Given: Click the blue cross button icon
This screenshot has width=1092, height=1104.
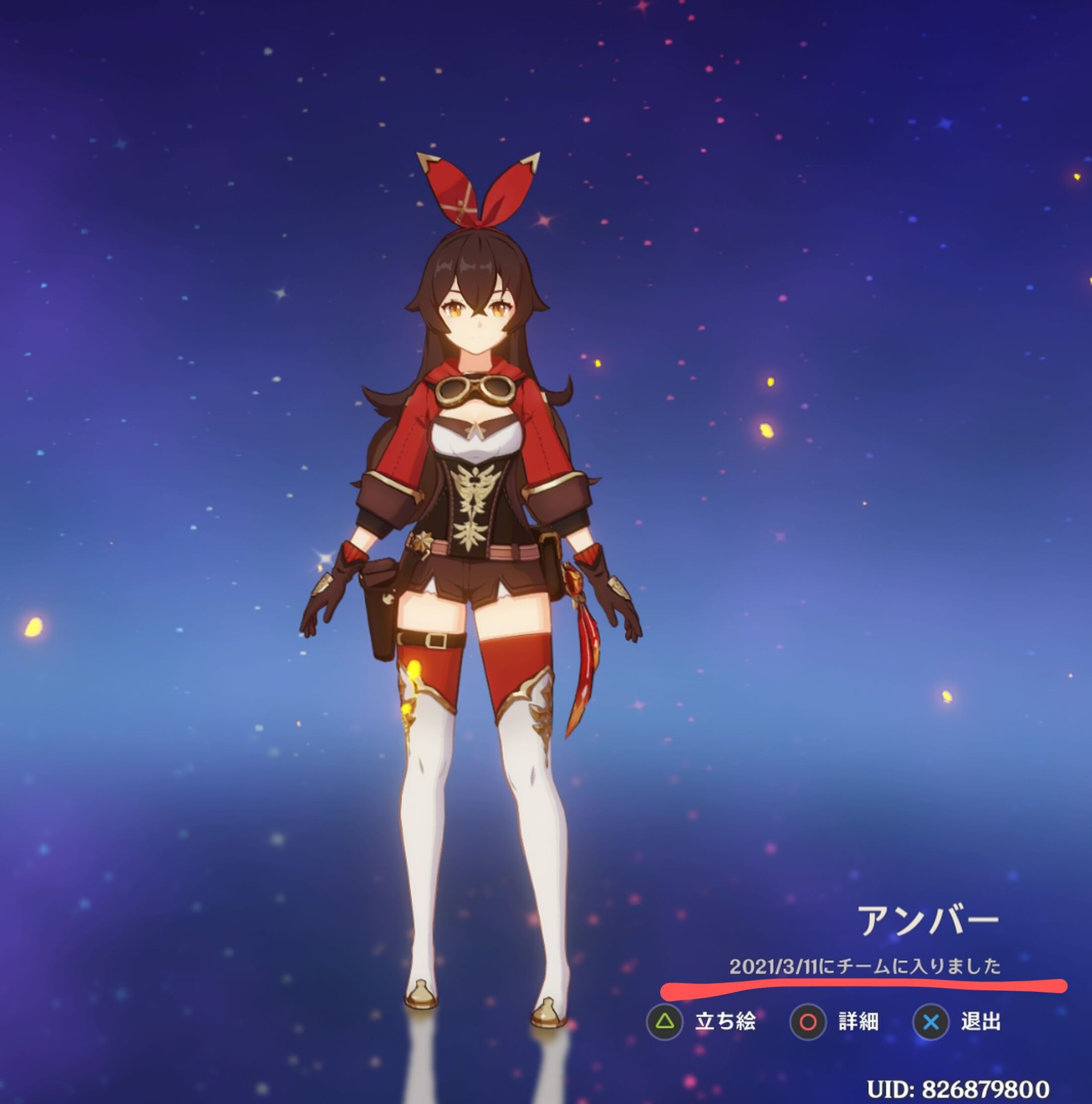Looking at the screenshot, I should pos(932,1022).
